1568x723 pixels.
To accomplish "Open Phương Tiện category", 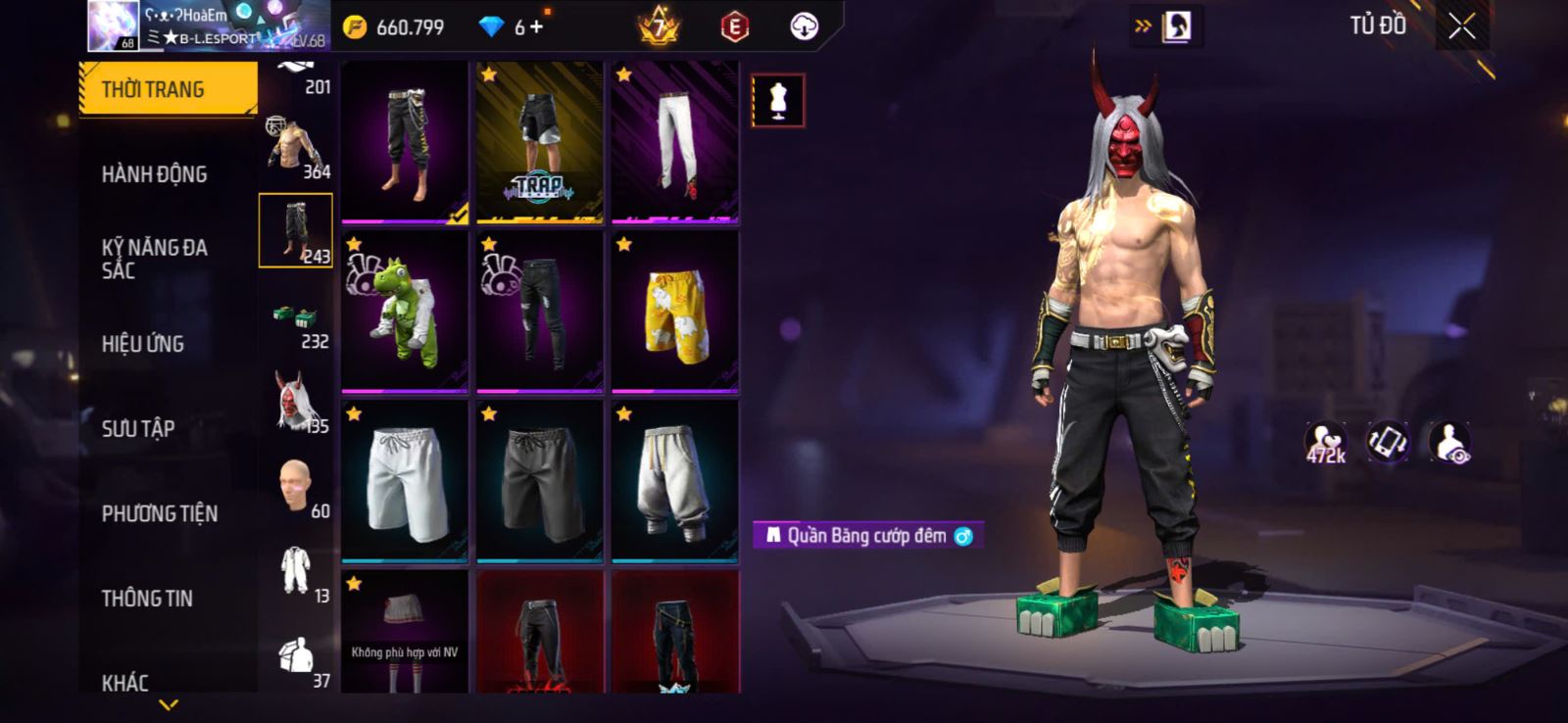I will point(160,513).
